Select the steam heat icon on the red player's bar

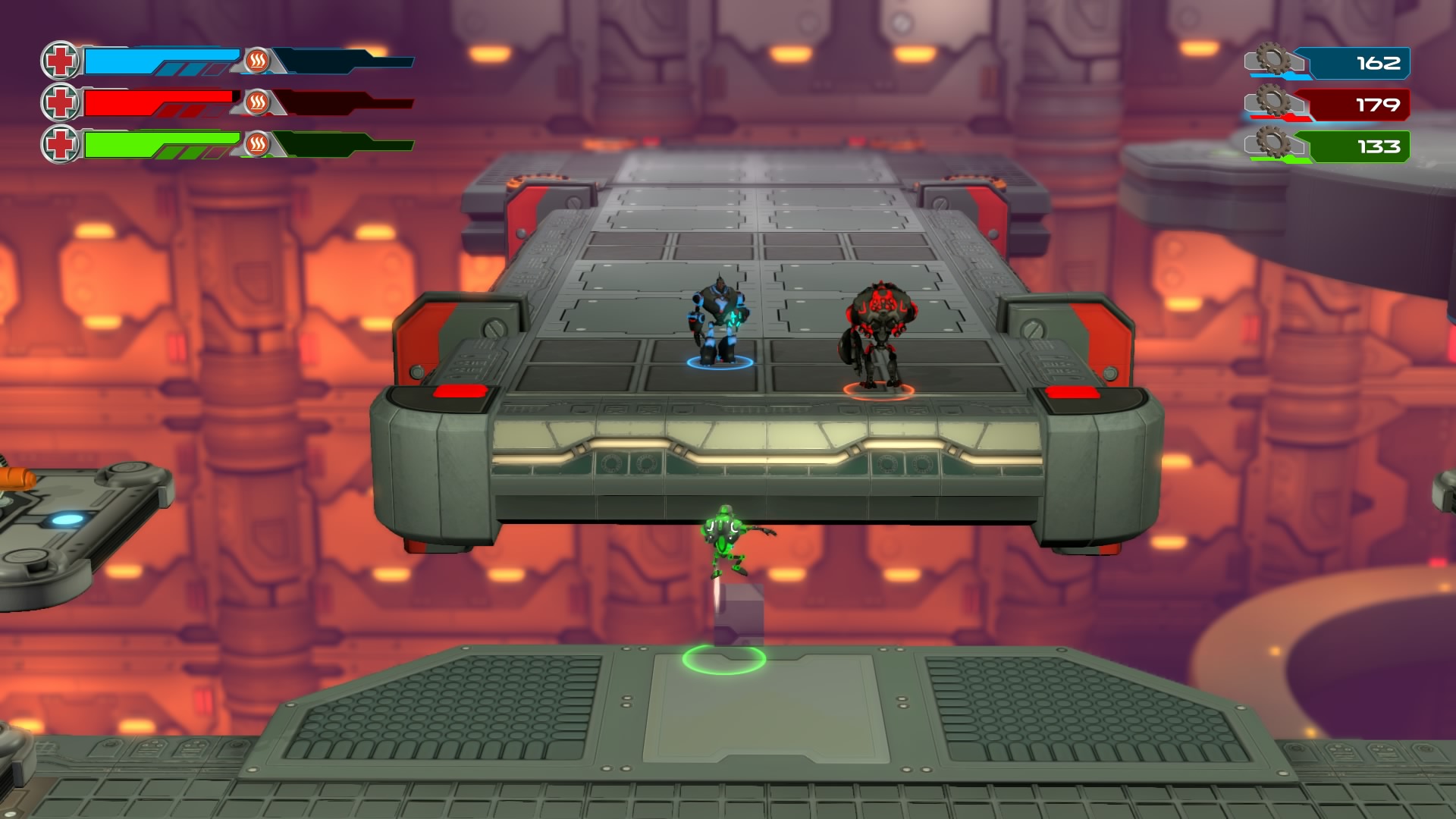257,102
